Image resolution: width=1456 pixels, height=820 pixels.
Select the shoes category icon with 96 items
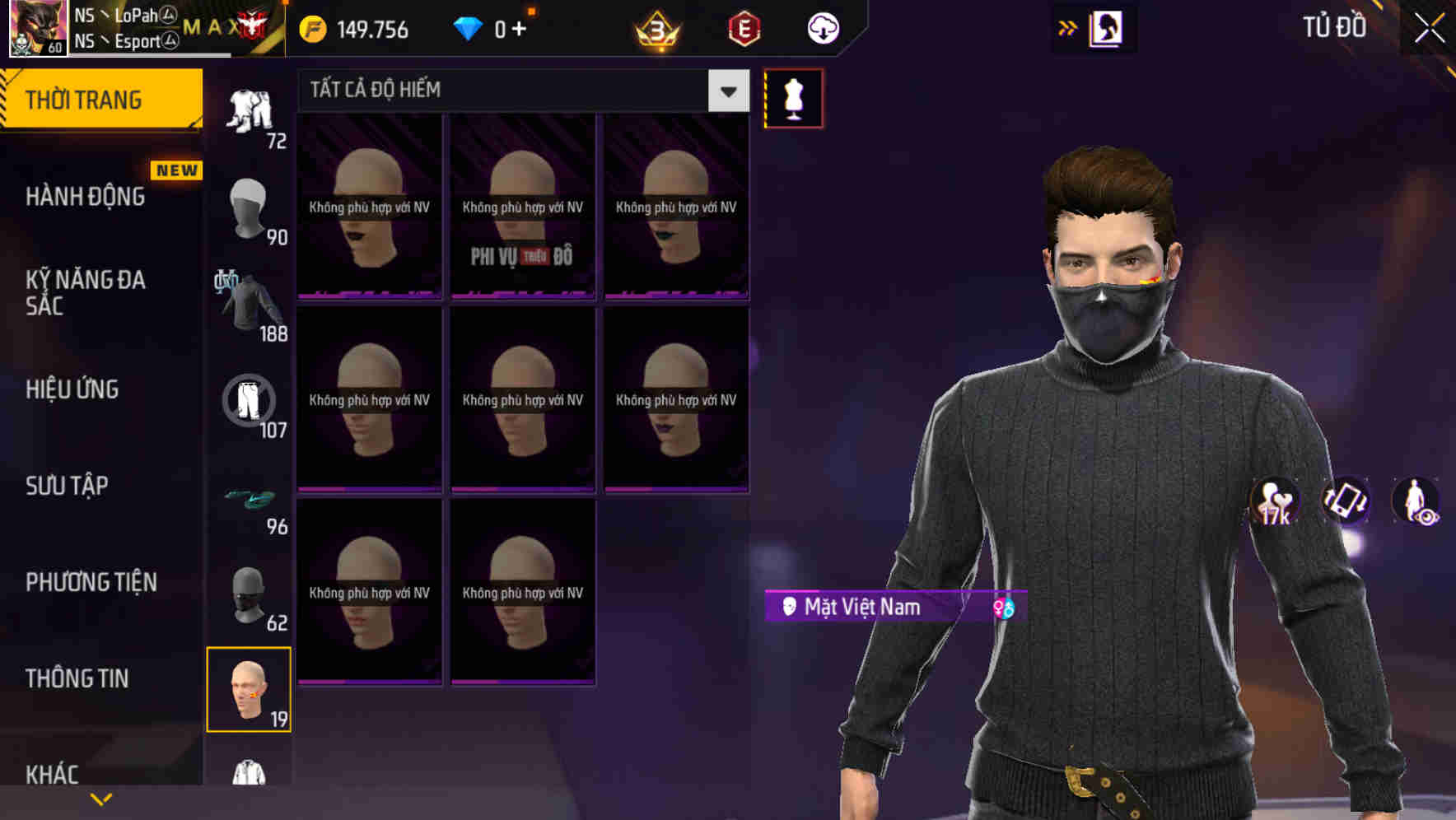pyautogui.click(x=250, y=497)
